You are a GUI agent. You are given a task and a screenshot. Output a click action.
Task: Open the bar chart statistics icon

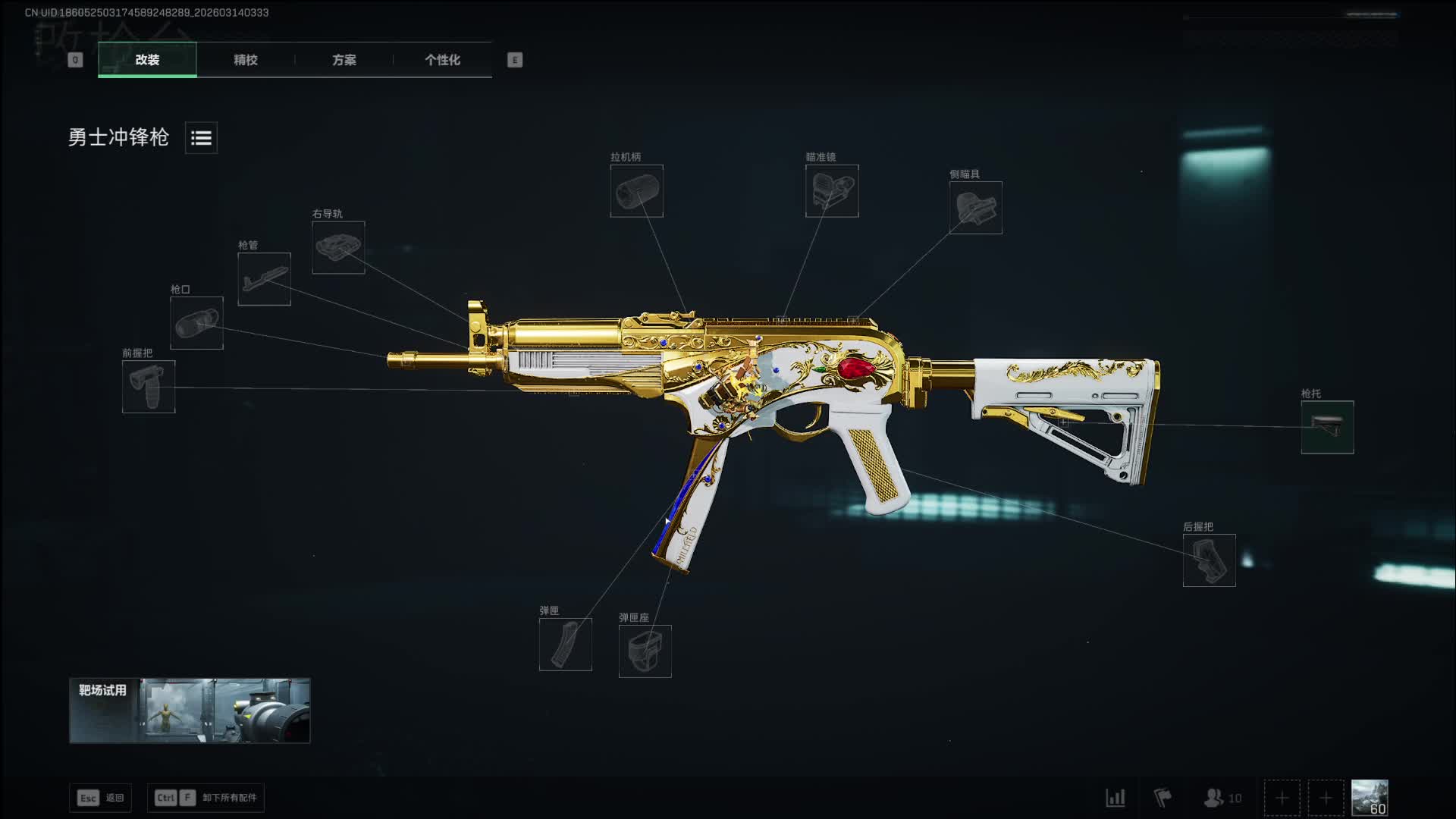click(1115, 798)
